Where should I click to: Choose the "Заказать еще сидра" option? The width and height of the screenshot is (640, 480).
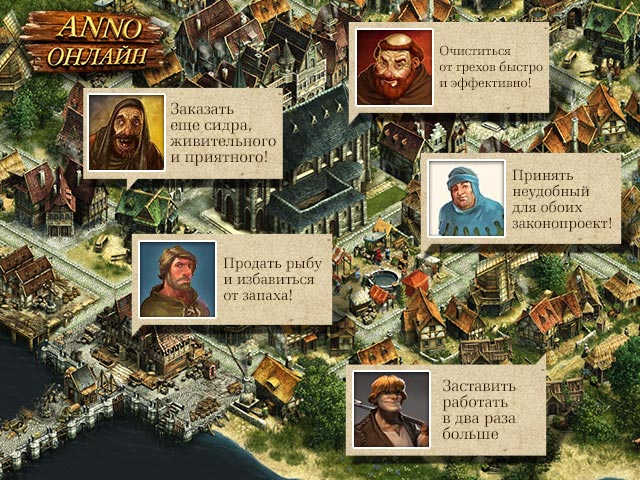click(x=180, y=134)
